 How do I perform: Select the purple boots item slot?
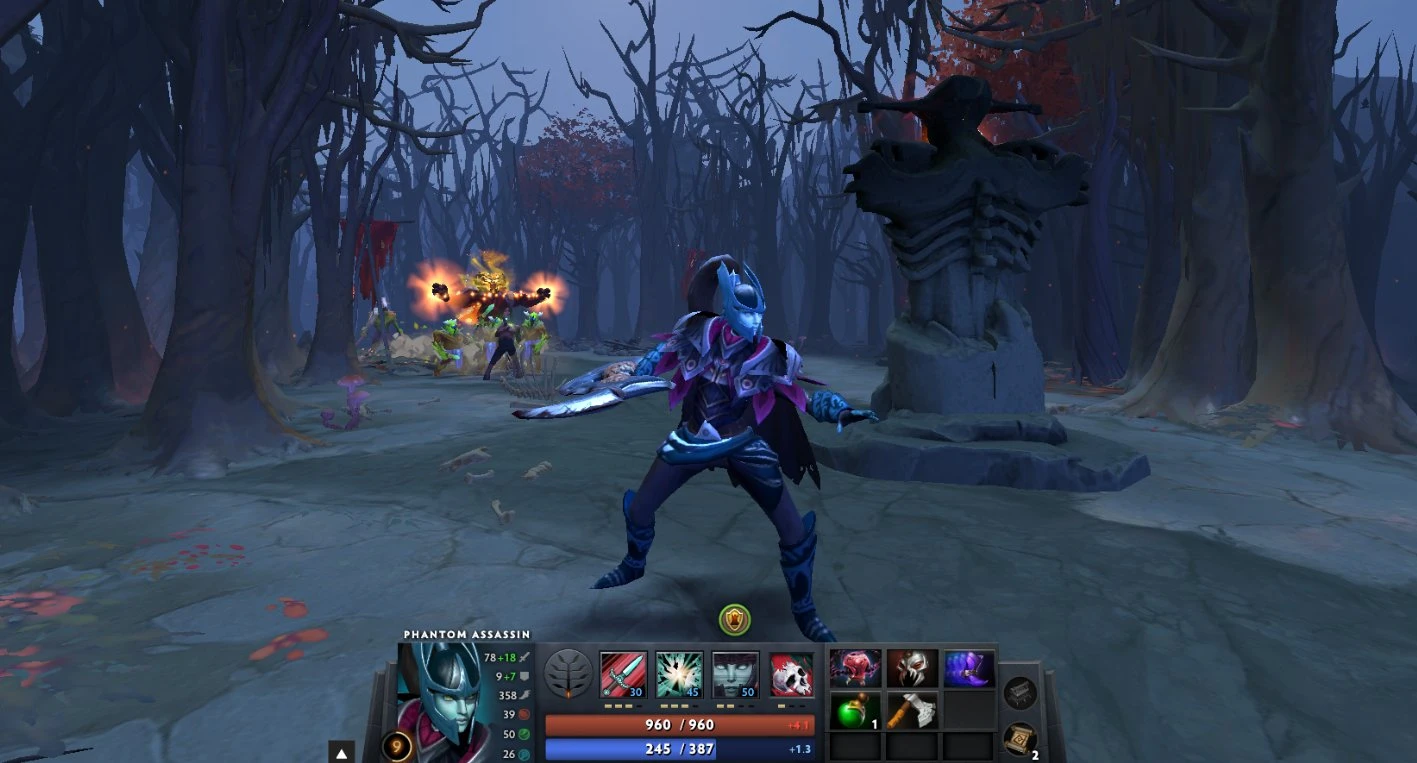coord(968,668)
